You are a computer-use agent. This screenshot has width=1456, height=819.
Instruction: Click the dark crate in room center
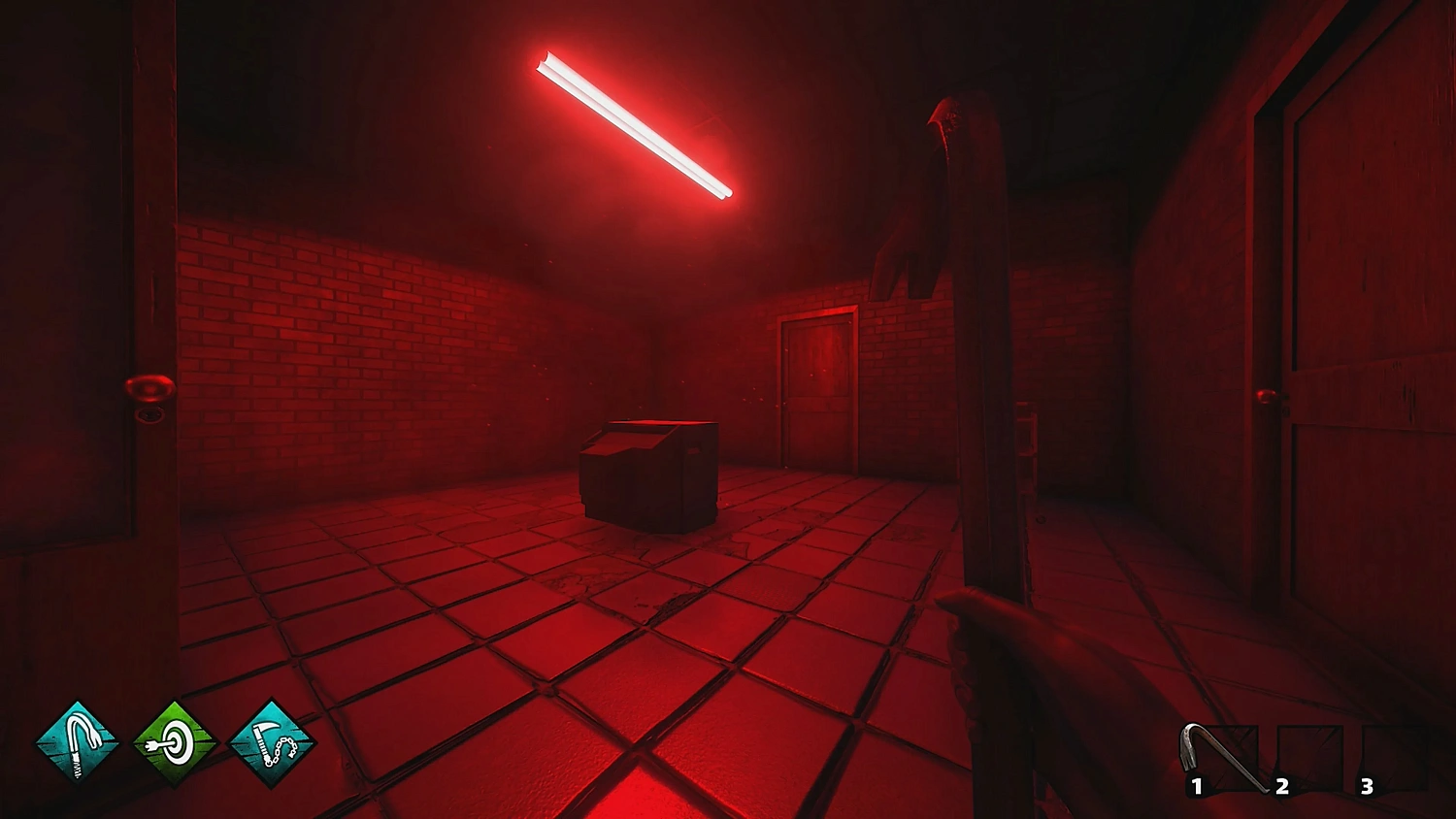648,475
